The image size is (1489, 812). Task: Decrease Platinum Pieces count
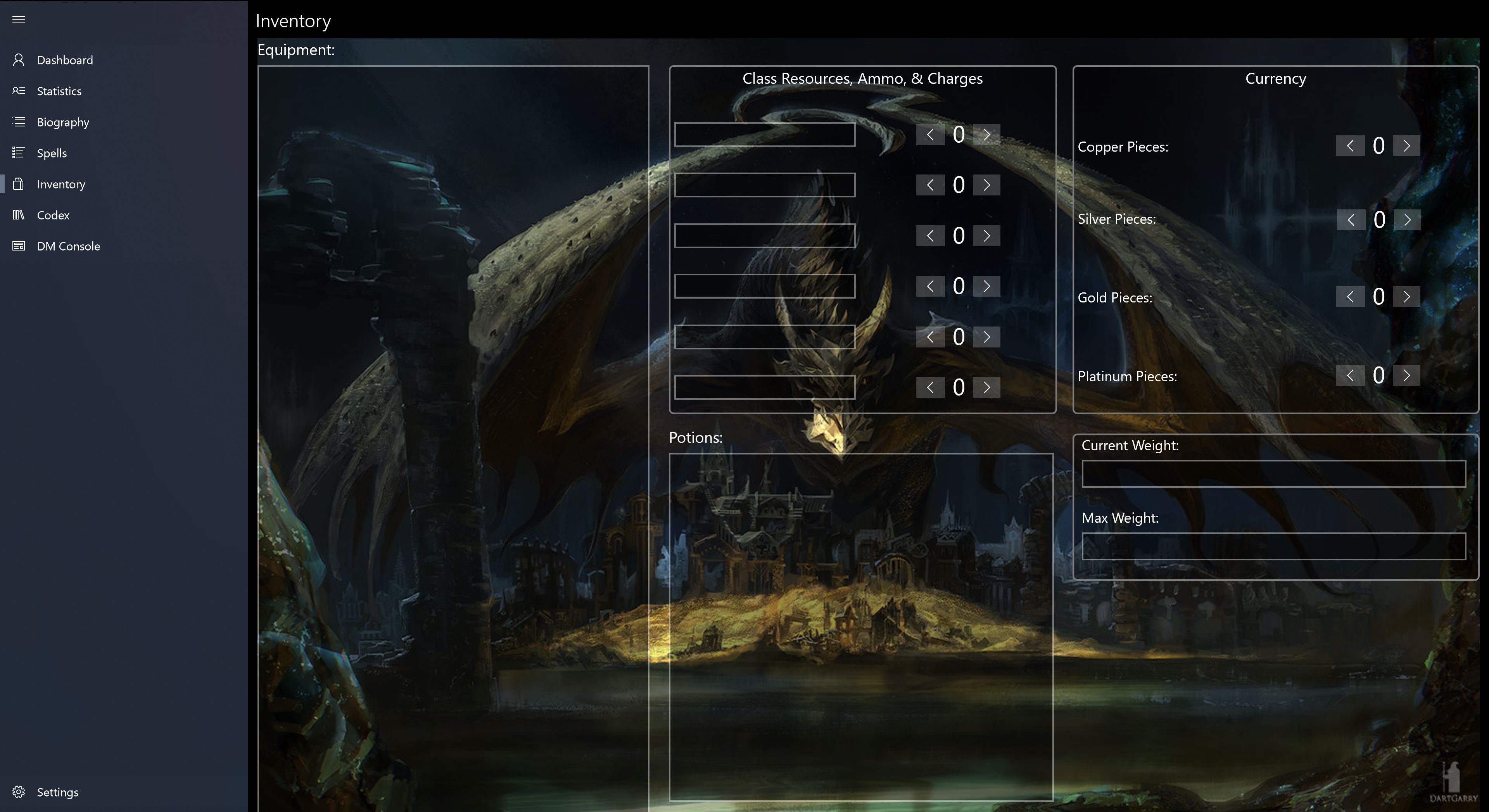(1350, 375)
